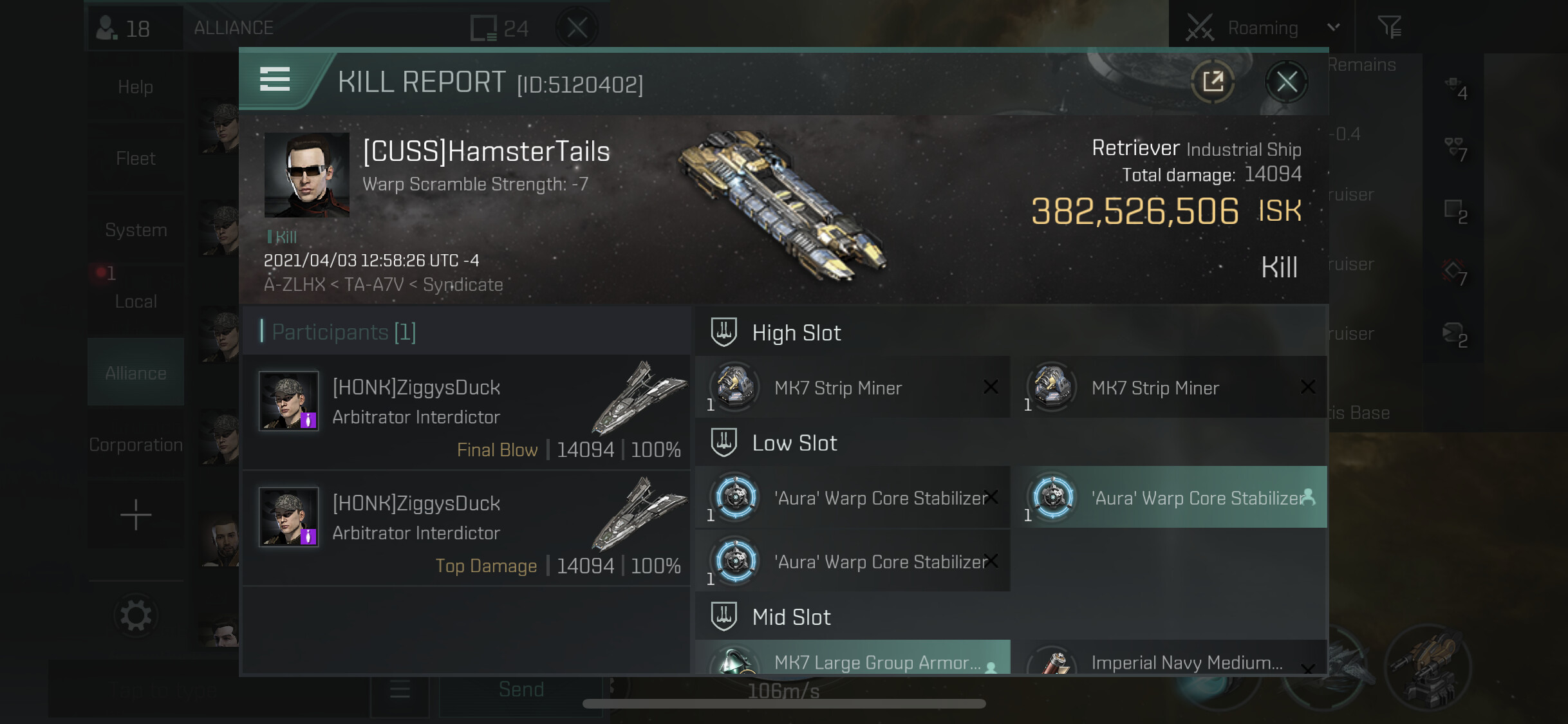Add a new chat channel
This screenshot has width=1568, height=724.
point(135,515)
